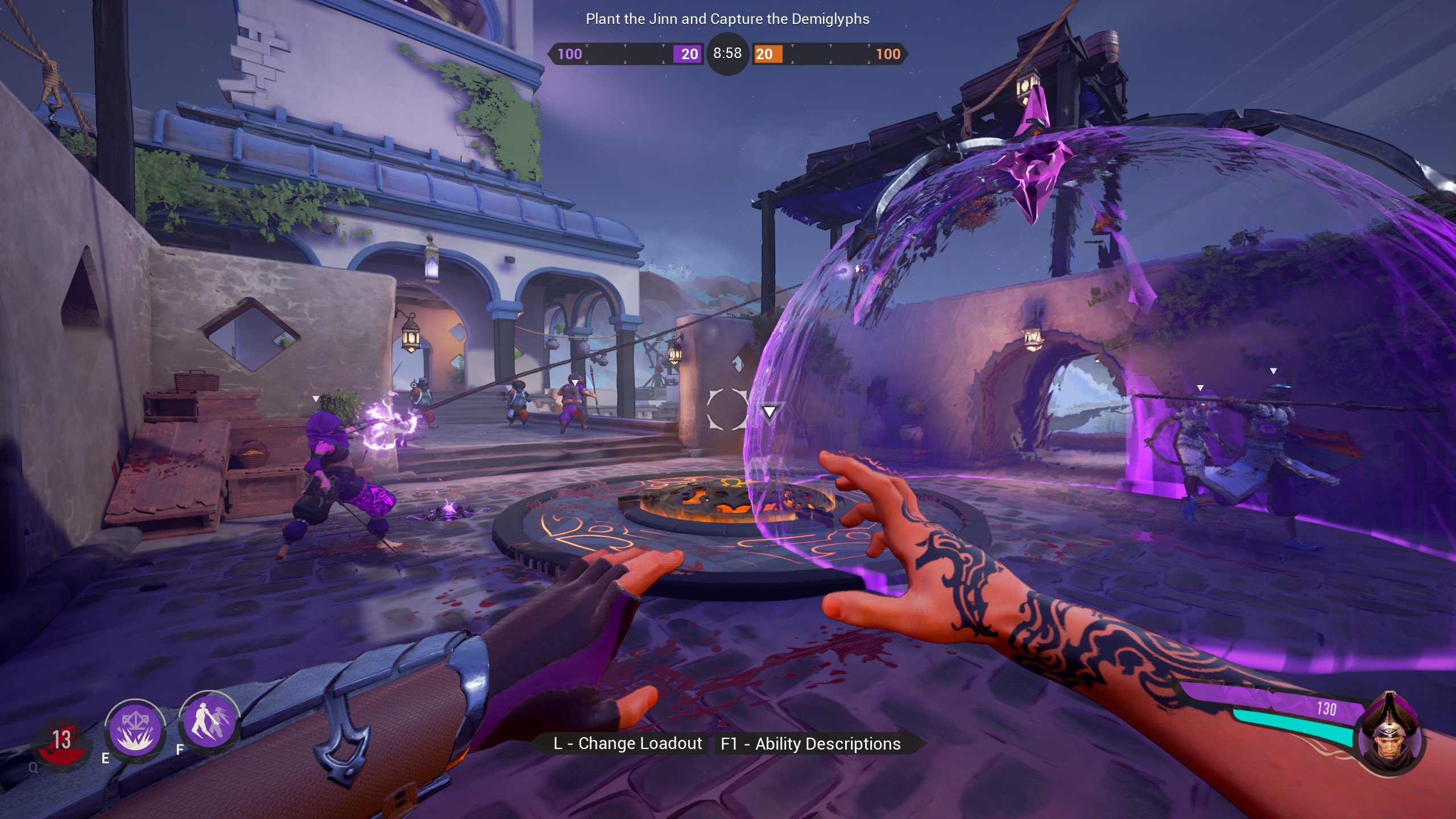Activate the crystal burst ability icon
The image size is (1456, 819).
[135, 728]
